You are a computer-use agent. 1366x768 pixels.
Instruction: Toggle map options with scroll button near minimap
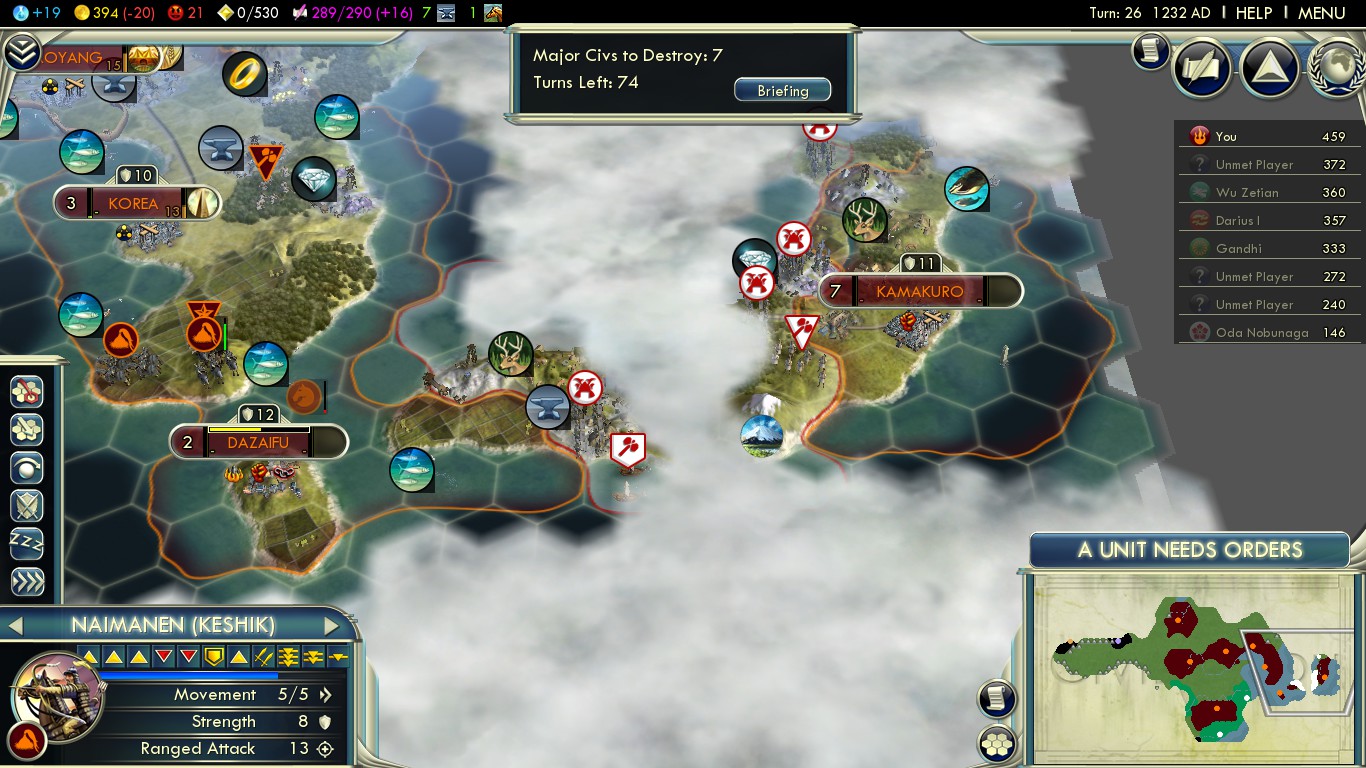point(996,699)
